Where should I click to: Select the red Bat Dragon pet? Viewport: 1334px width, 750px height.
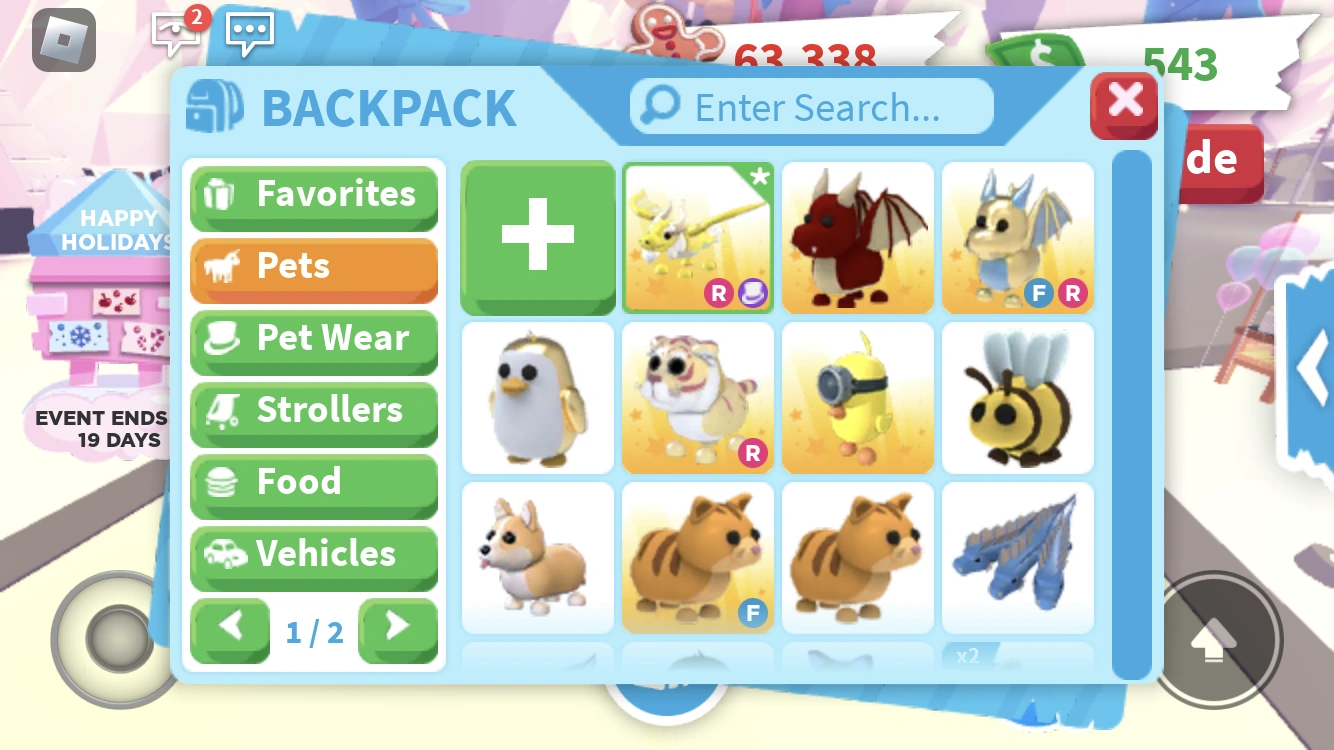click(x=857, y=237)
